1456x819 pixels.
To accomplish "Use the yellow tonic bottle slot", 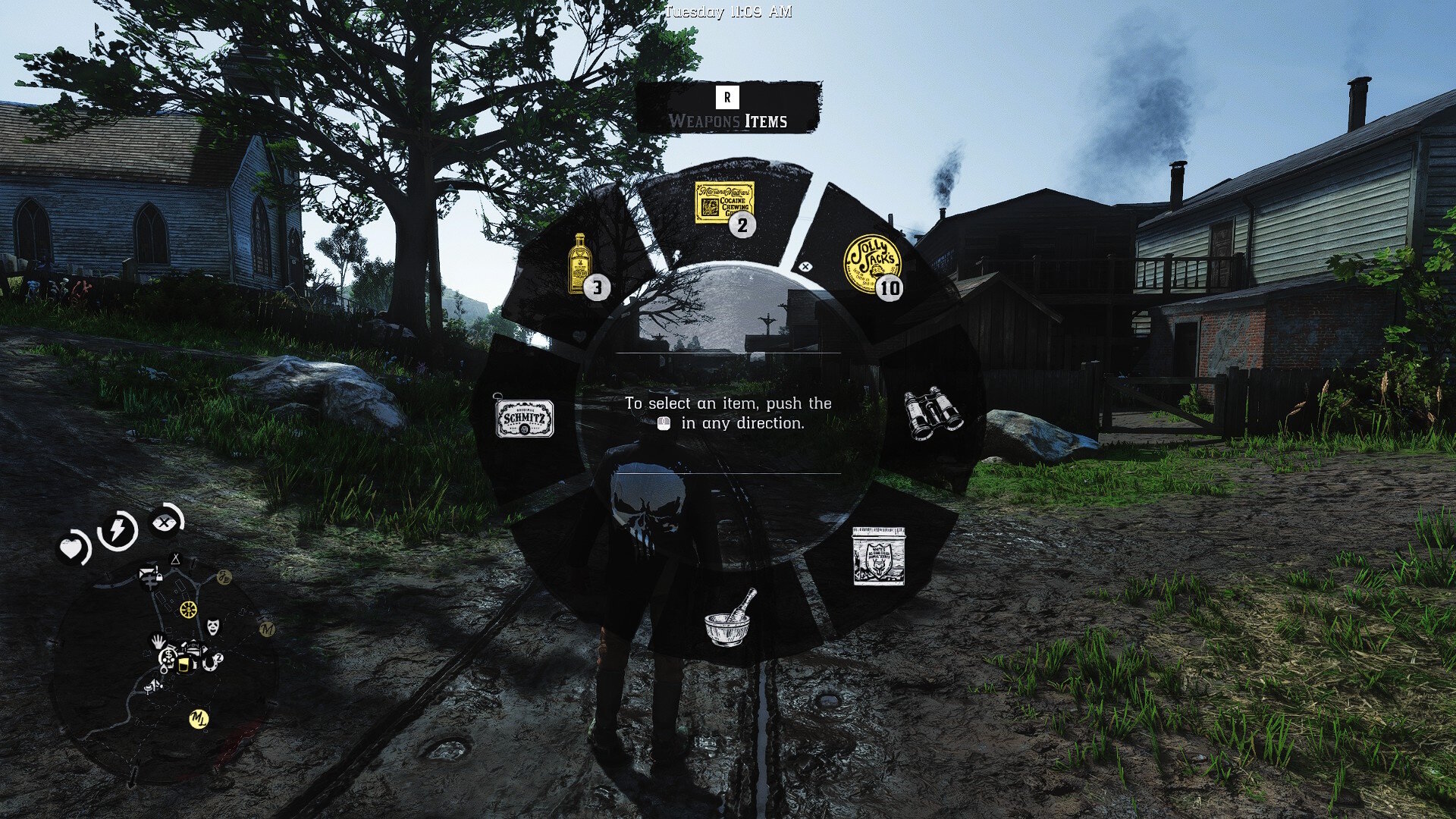I will coord(582,263).
